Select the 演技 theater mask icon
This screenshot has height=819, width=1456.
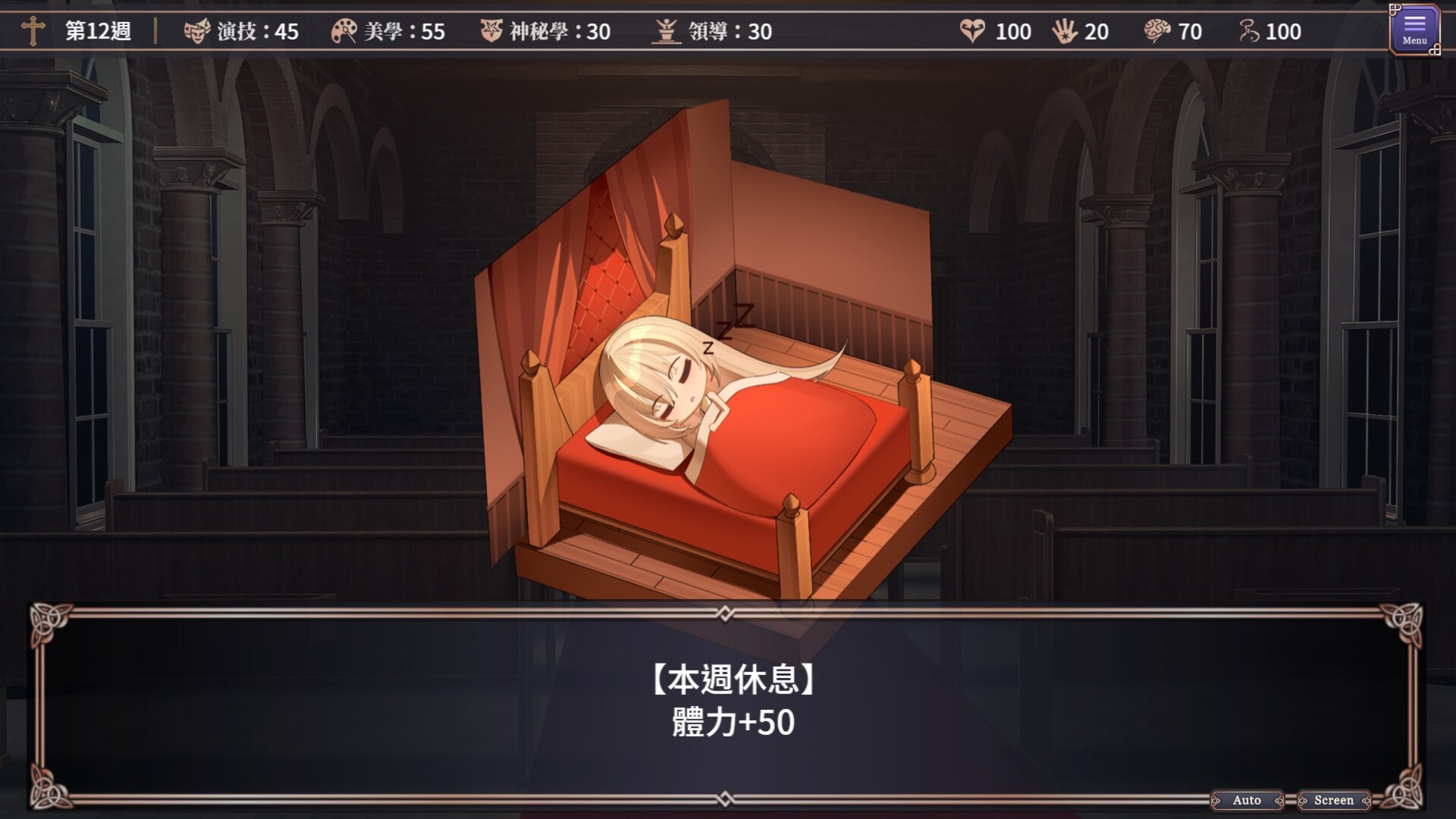coord(197,32)
